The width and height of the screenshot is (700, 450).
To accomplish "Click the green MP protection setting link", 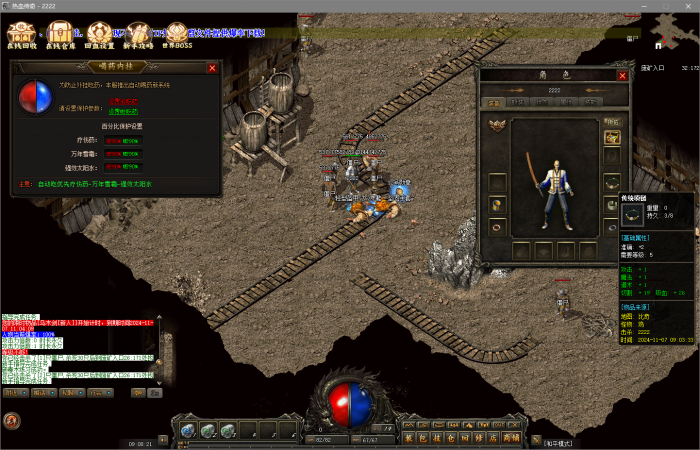I will pyautogui.click(x=124, y=112).
